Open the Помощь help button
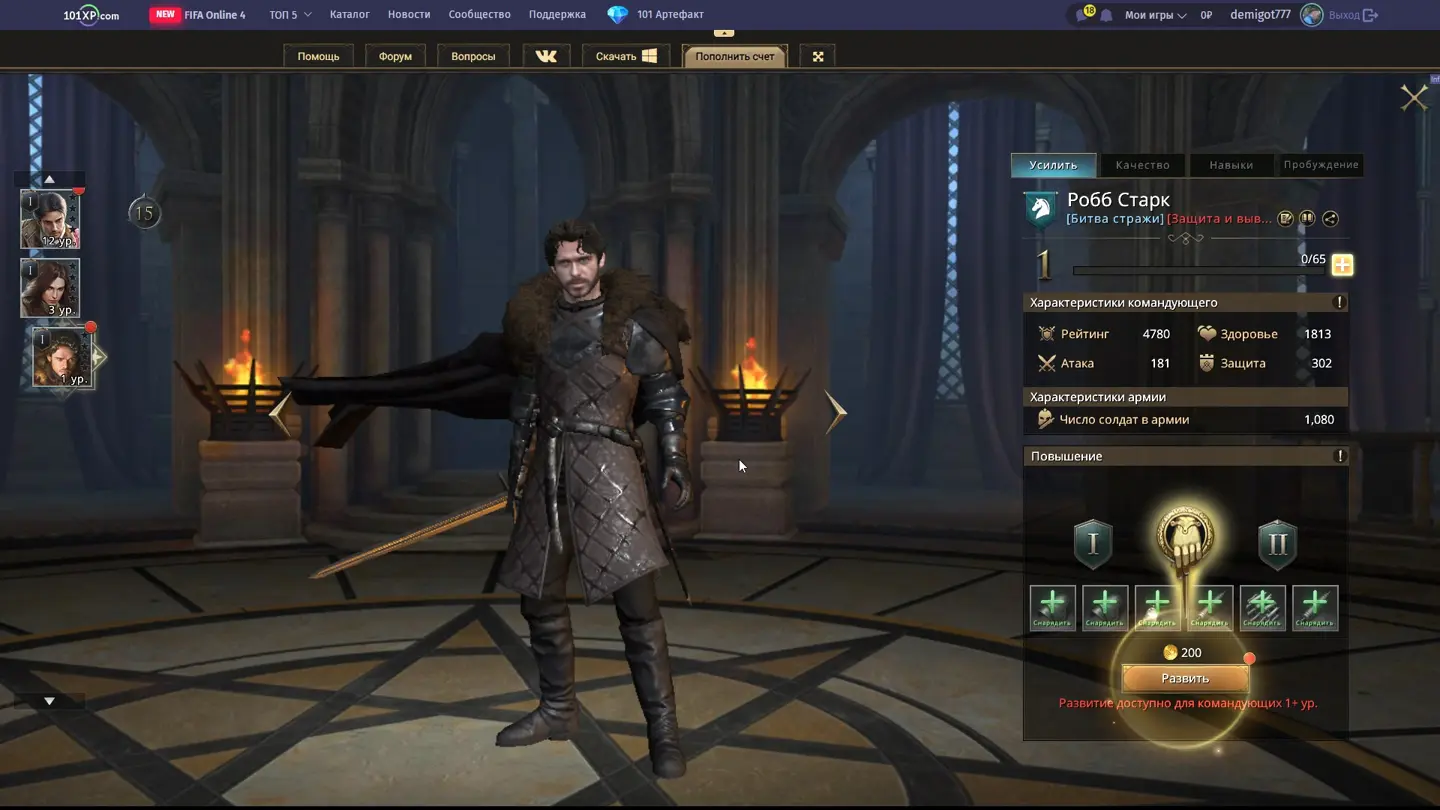1440x810 pixels. (x=318, y=56)
